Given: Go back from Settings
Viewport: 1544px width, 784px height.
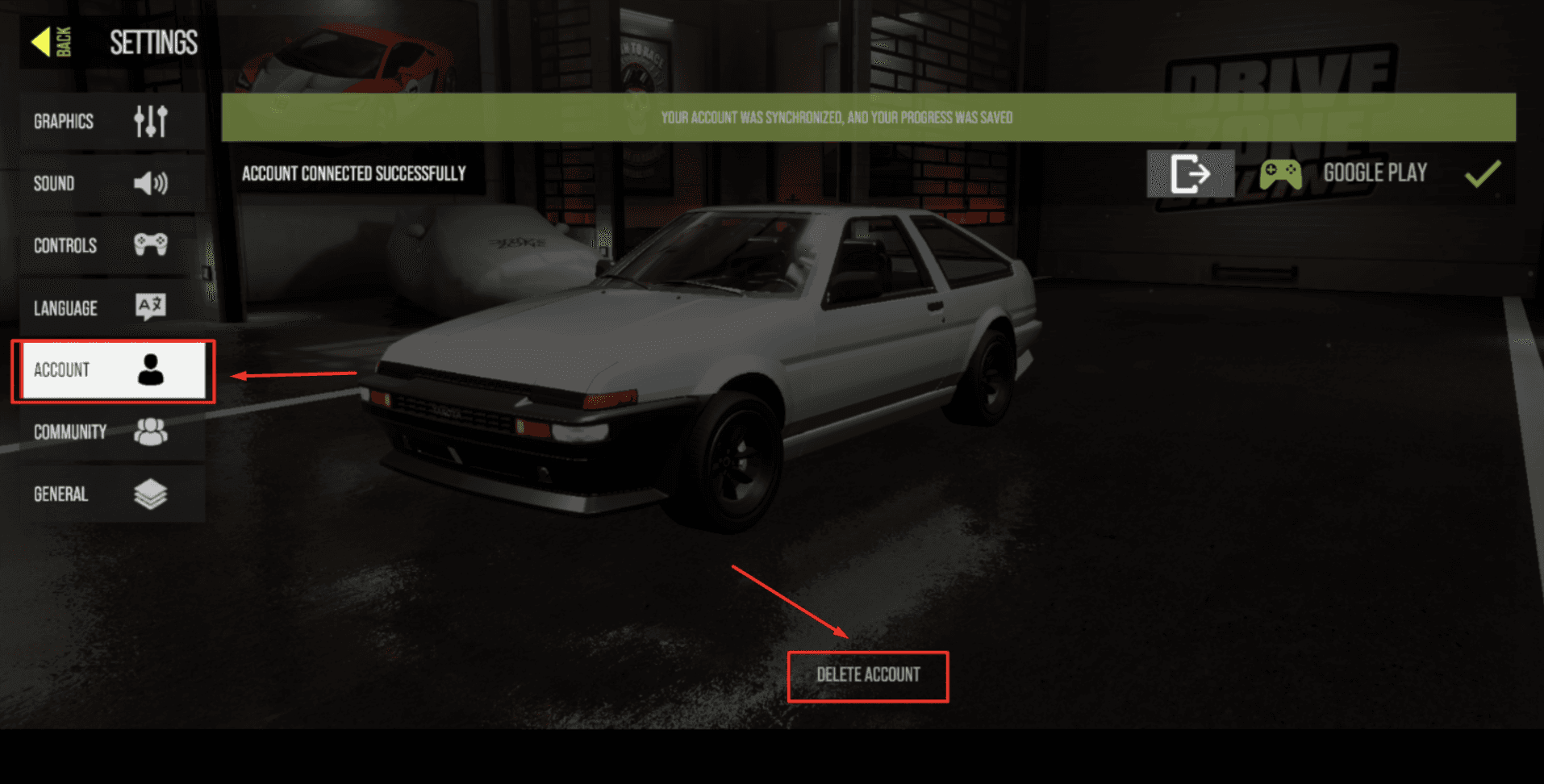Looking at the screenshot, I should 52,42.
